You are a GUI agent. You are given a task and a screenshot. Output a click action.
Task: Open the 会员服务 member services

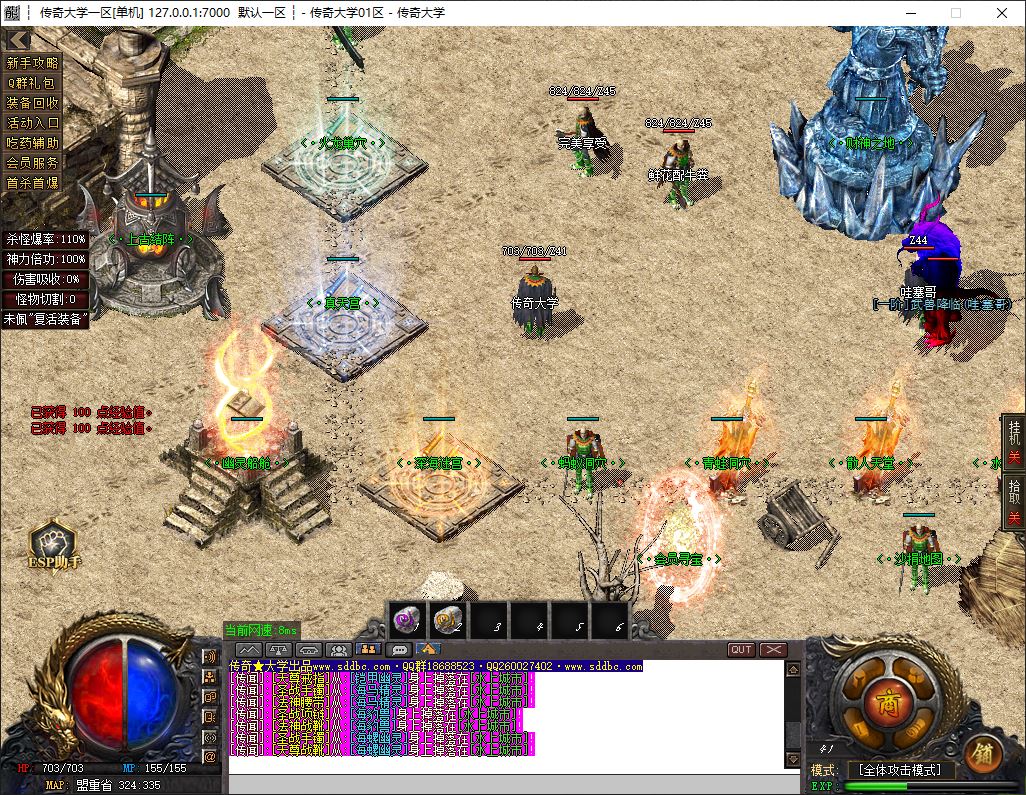click(x=33, y=163)
